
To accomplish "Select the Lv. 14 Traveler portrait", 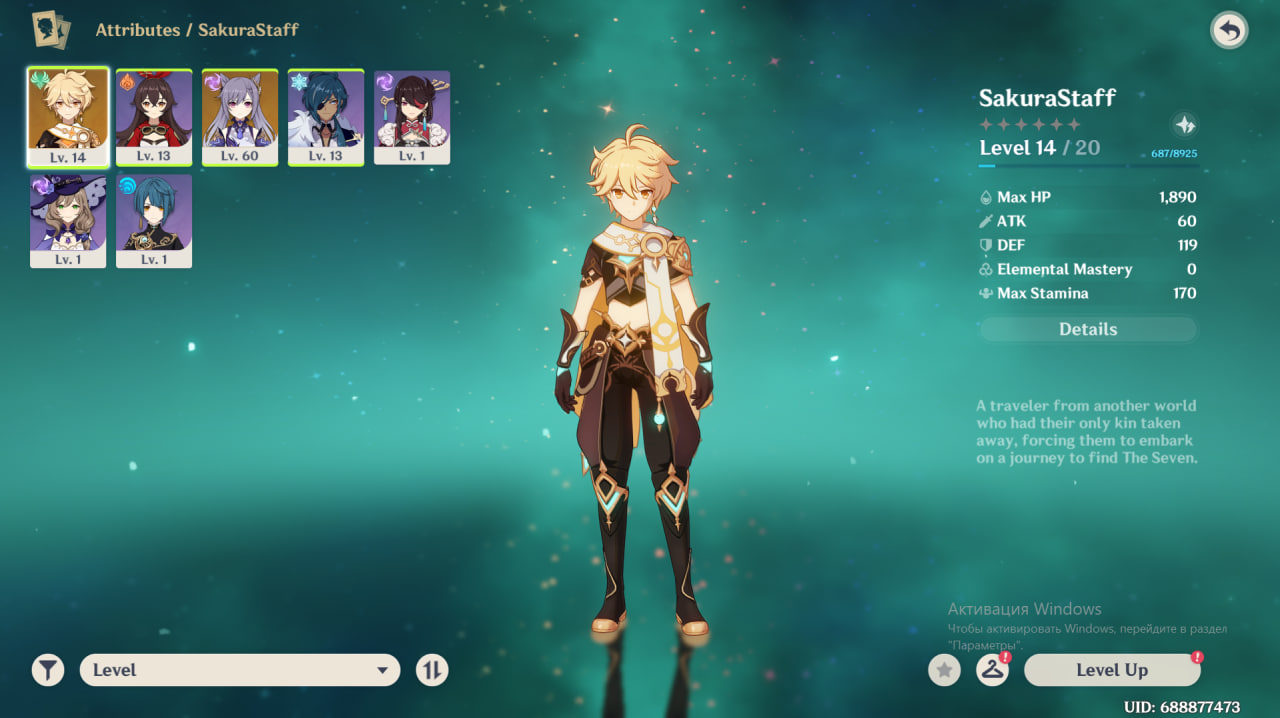I will click(x=68, y=117).
